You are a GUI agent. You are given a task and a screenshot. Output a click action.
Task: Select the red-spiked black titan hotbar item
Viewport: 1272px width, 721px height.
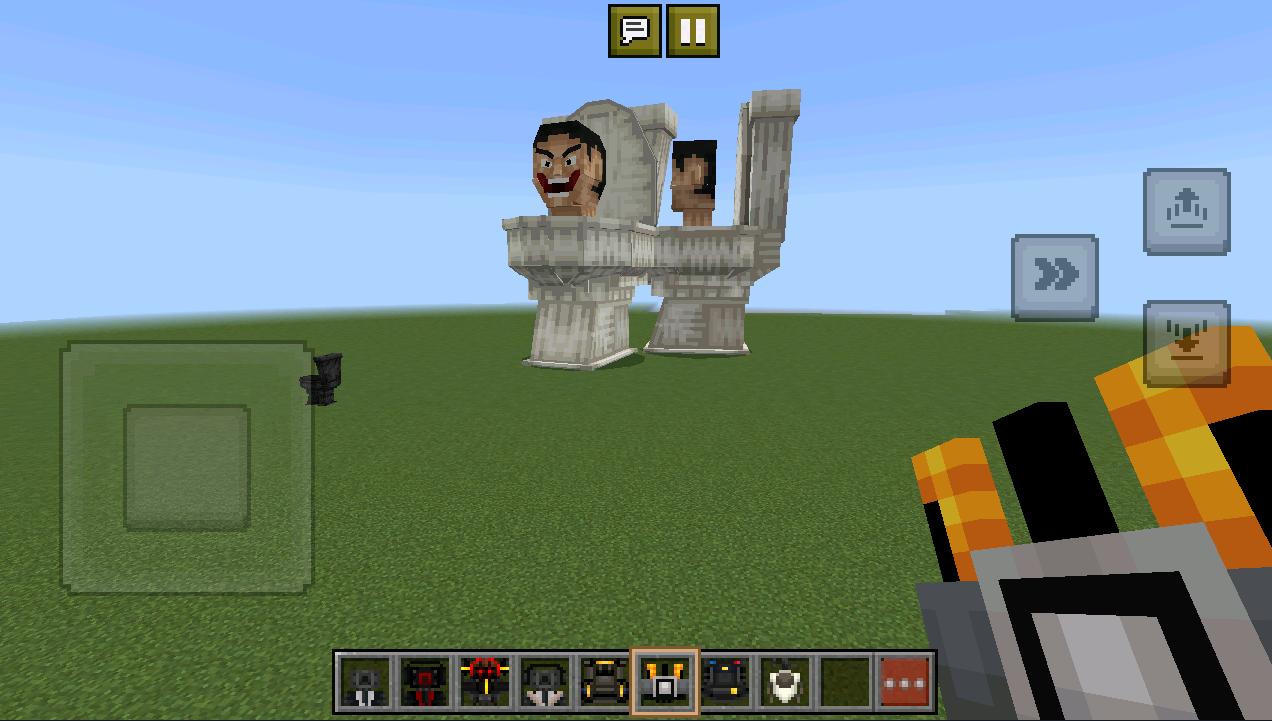(x=485, y=683)
